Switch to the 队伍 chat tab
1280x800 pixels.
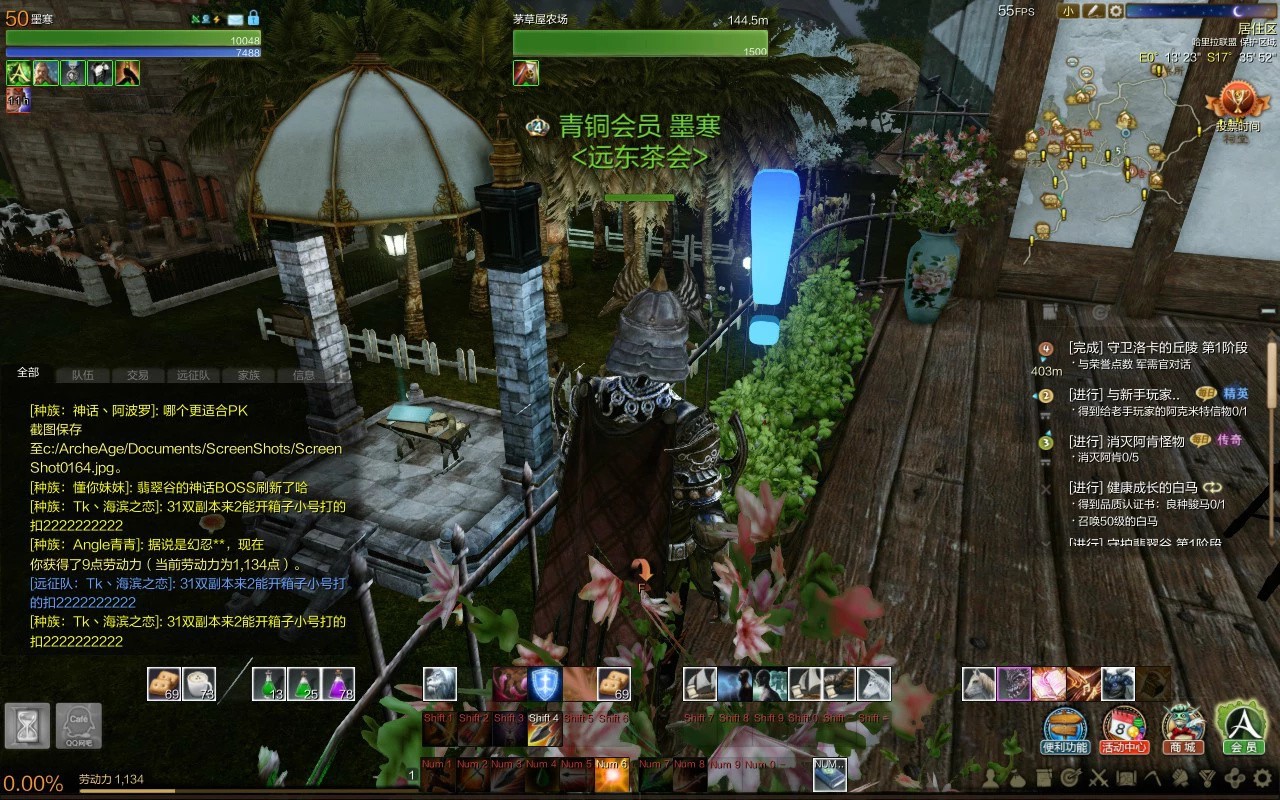coord(83,375)
